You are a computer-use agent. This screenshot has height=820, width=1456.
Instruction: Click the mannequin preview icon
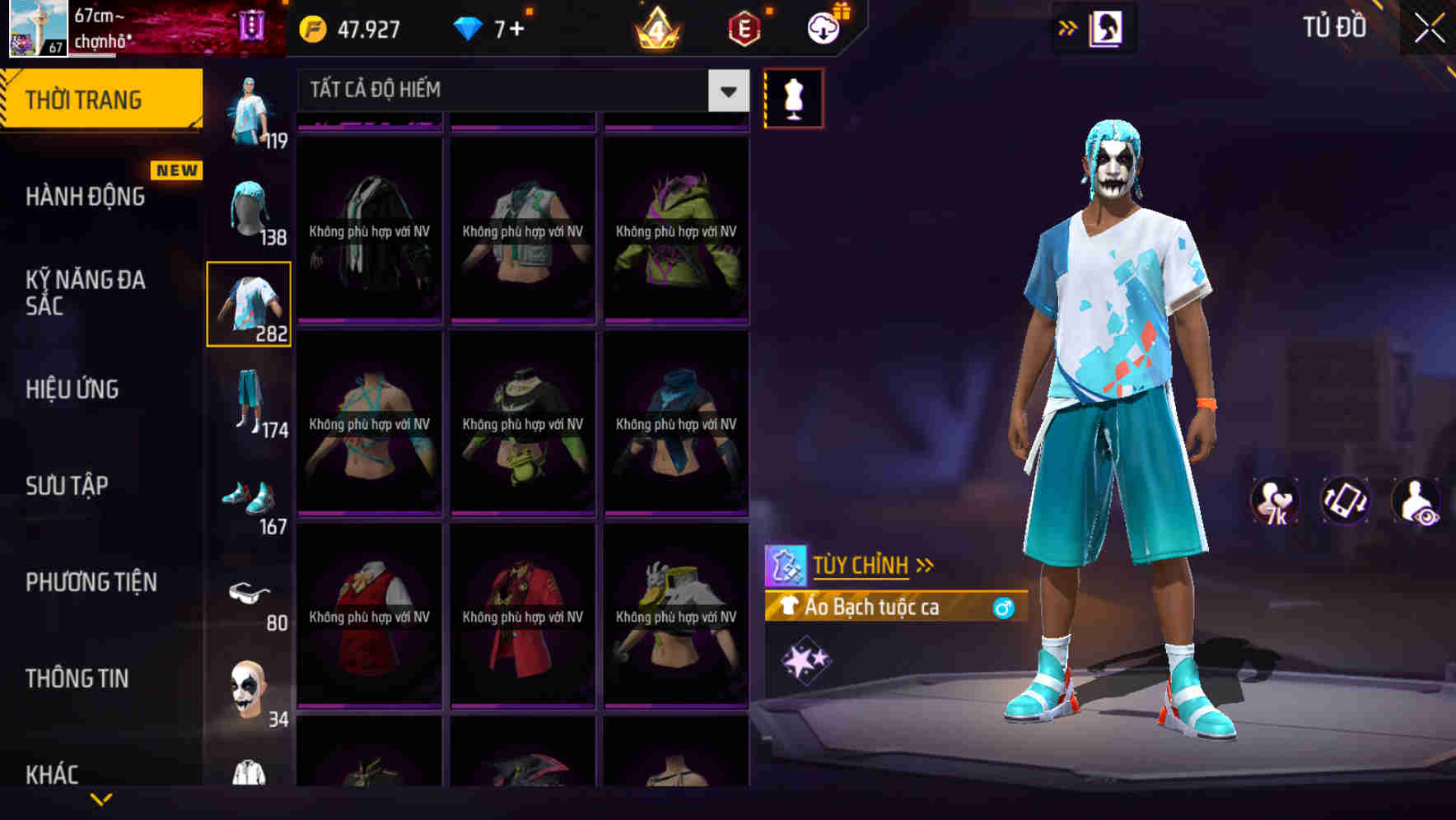tap(793, 96)
